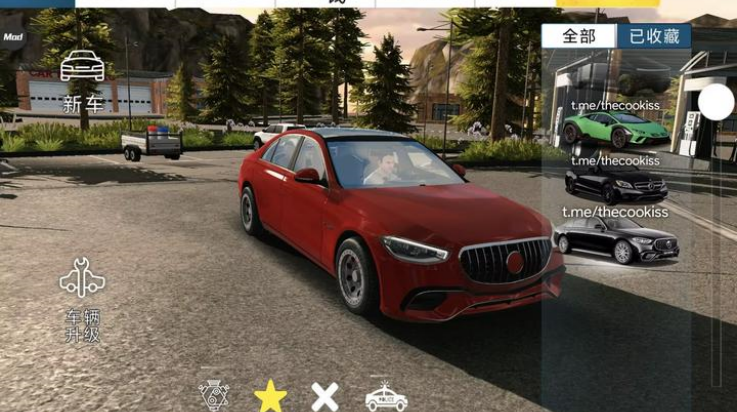737x412 pixels.
Task: Open the Mod menu badge
Action: pos(12,36)
